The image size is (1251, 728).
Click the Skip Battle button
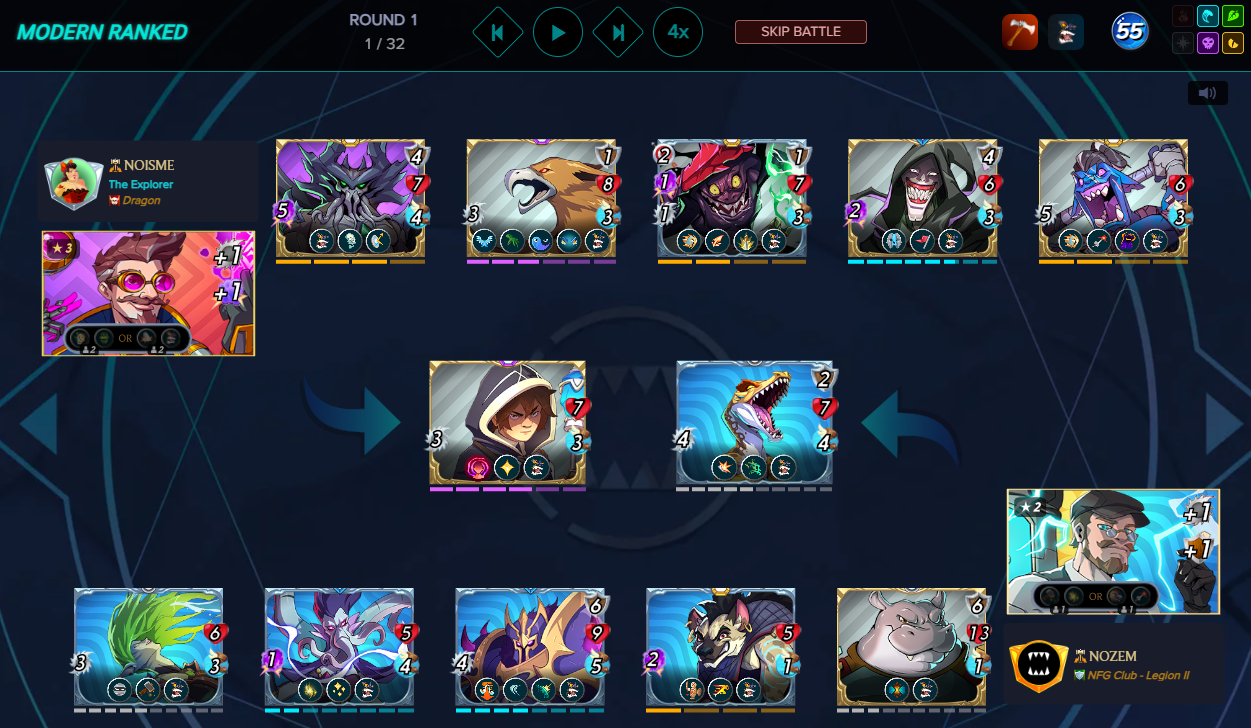(x=800, y=32)
